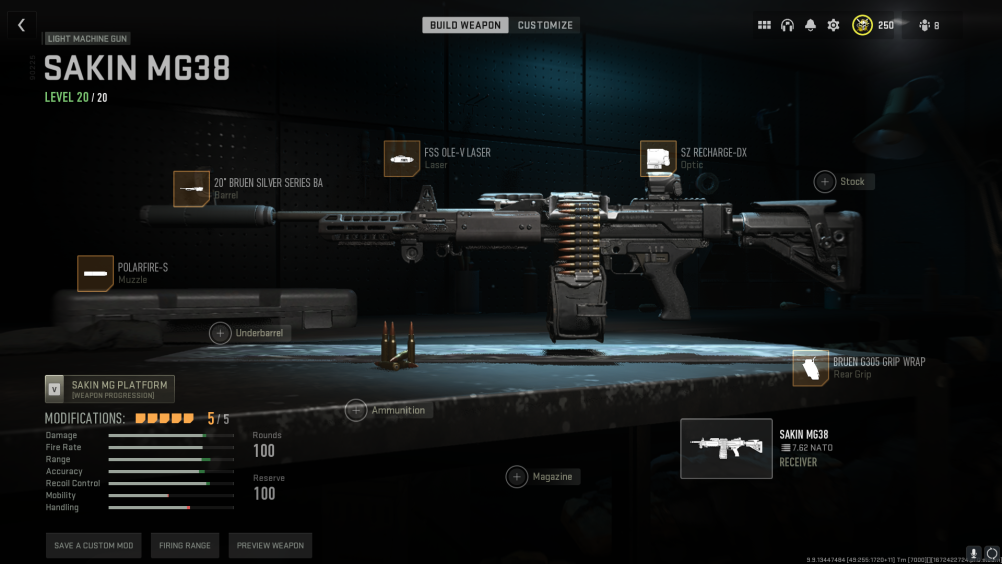Open Sakin MG Platform weapon progression
This screenshot has width=1002, height=564.
click(x=110, y=389)
